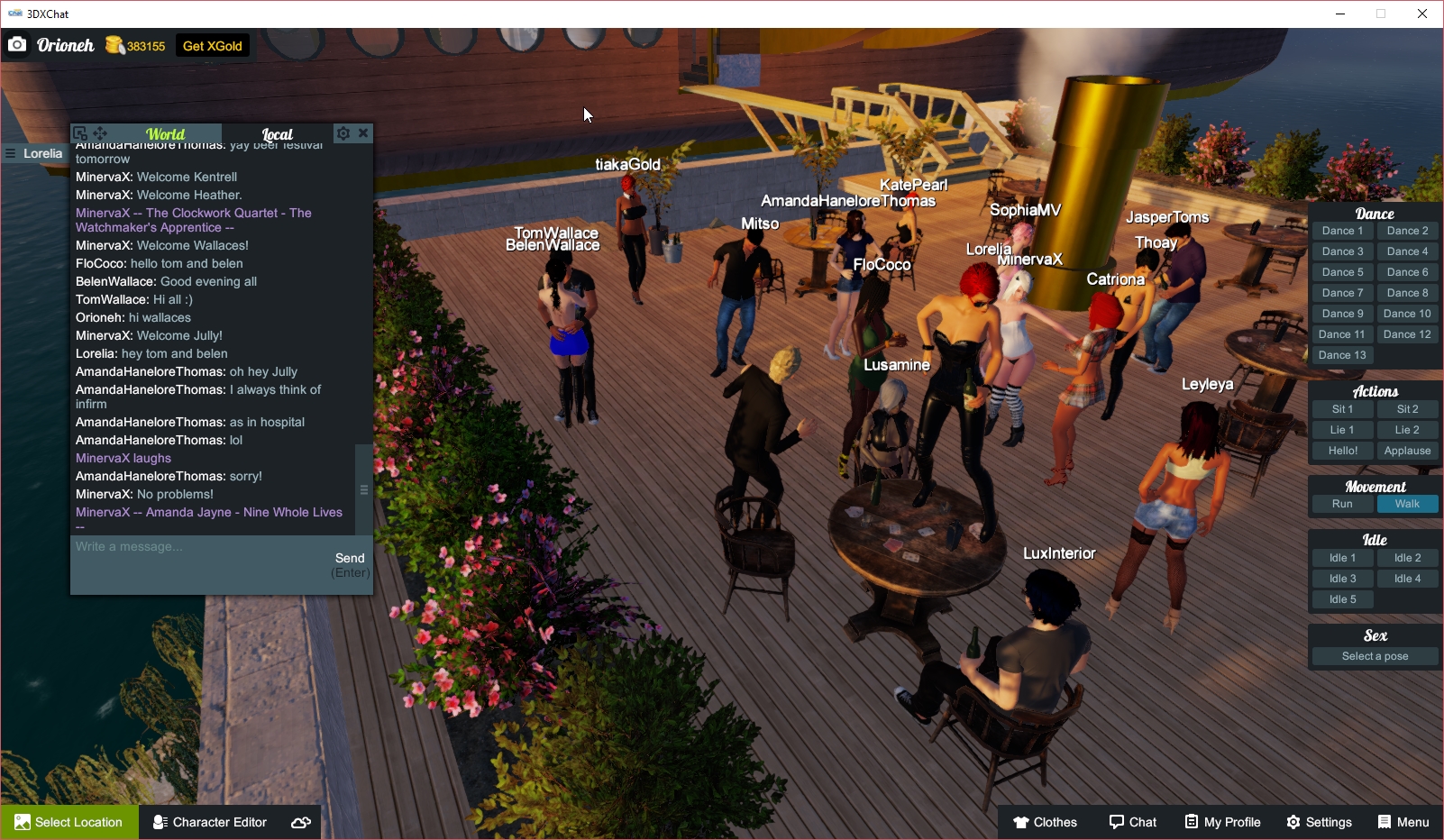
Task: Open My Profile from bottom bar
Action: 1221,821
